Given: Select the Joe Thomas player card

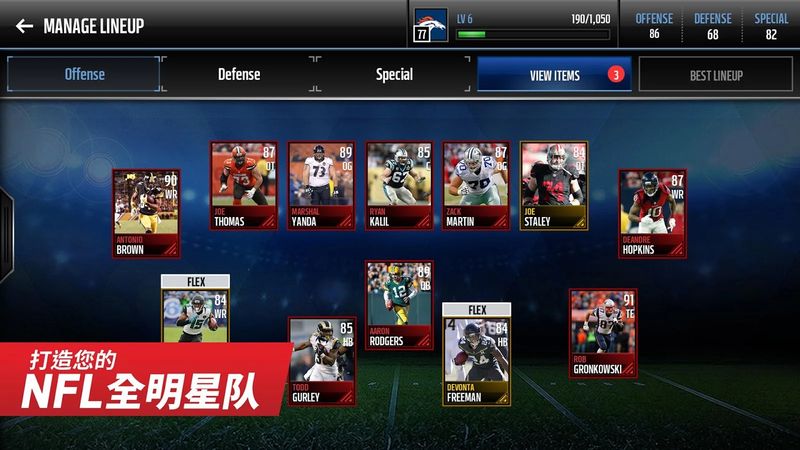Looking at the screenshot, I should click(x=243, y=186).
